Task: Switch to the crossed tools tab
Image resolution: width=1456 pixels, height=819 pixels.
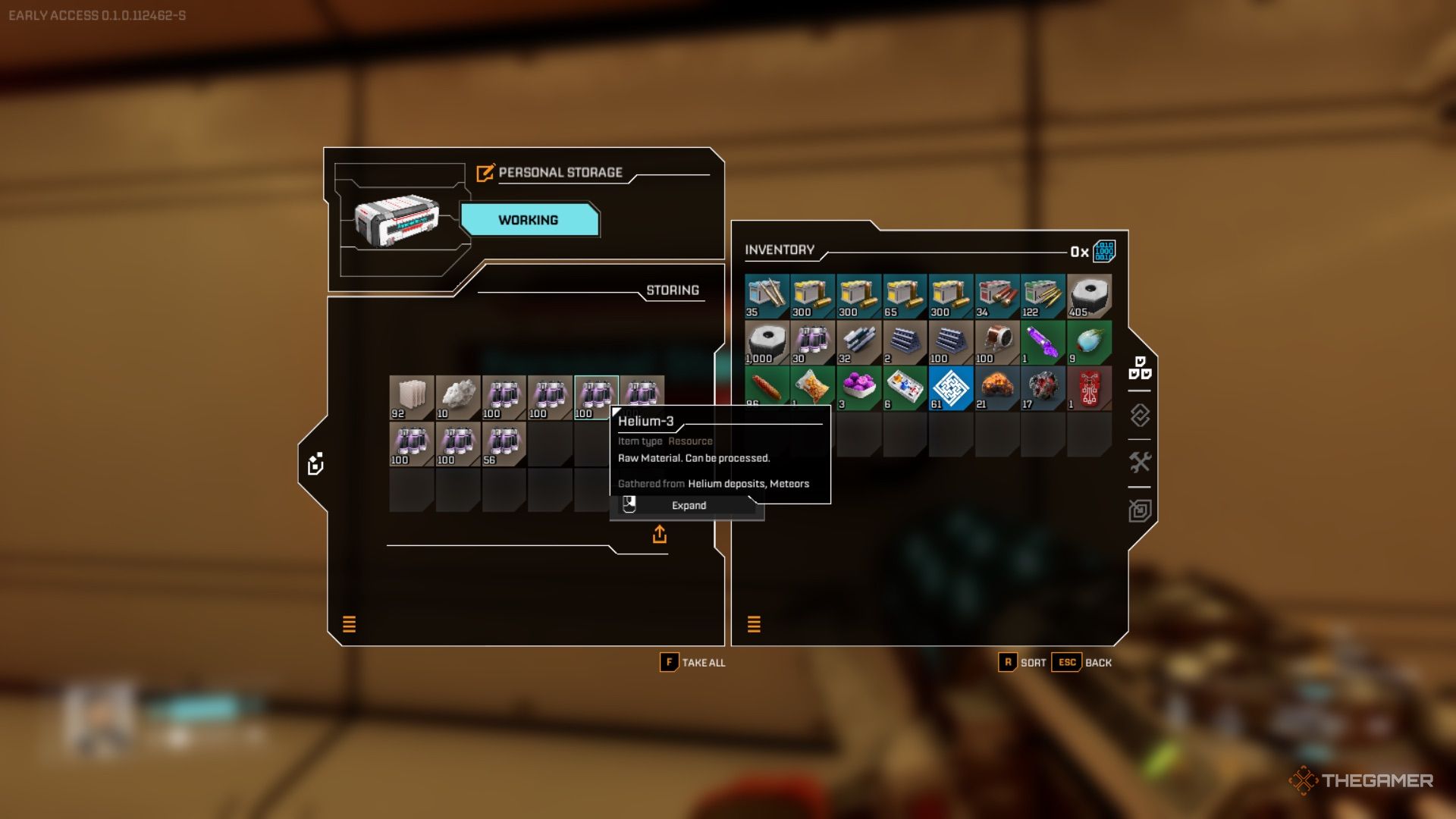Action: [x=1140, y=462]
